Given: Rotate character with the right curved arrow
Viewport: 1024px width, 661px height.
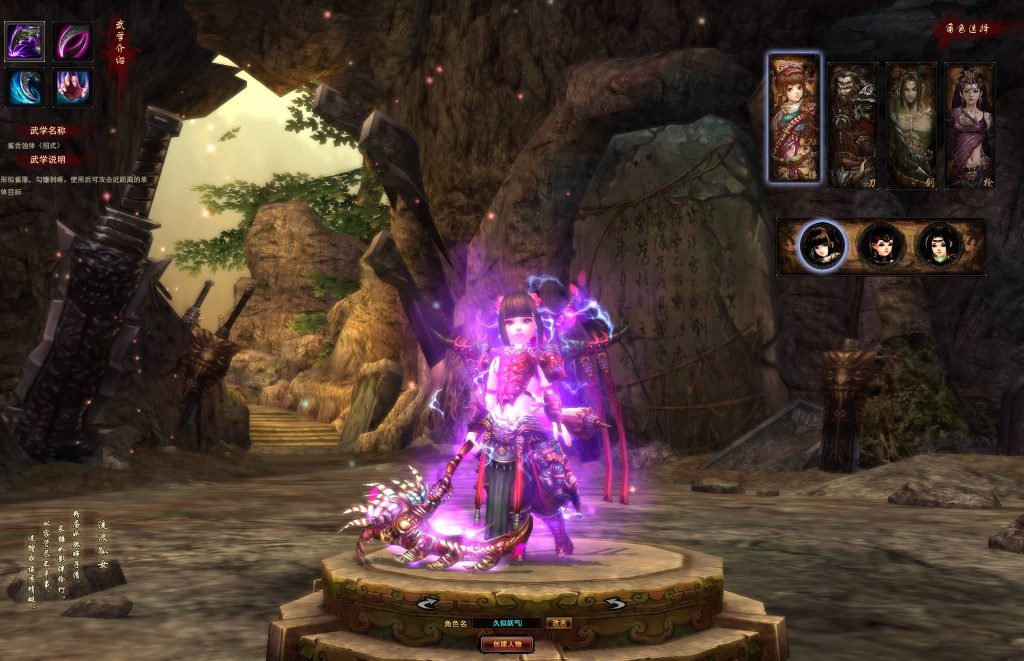Looking at the screenshot, I should pos(613,603).
